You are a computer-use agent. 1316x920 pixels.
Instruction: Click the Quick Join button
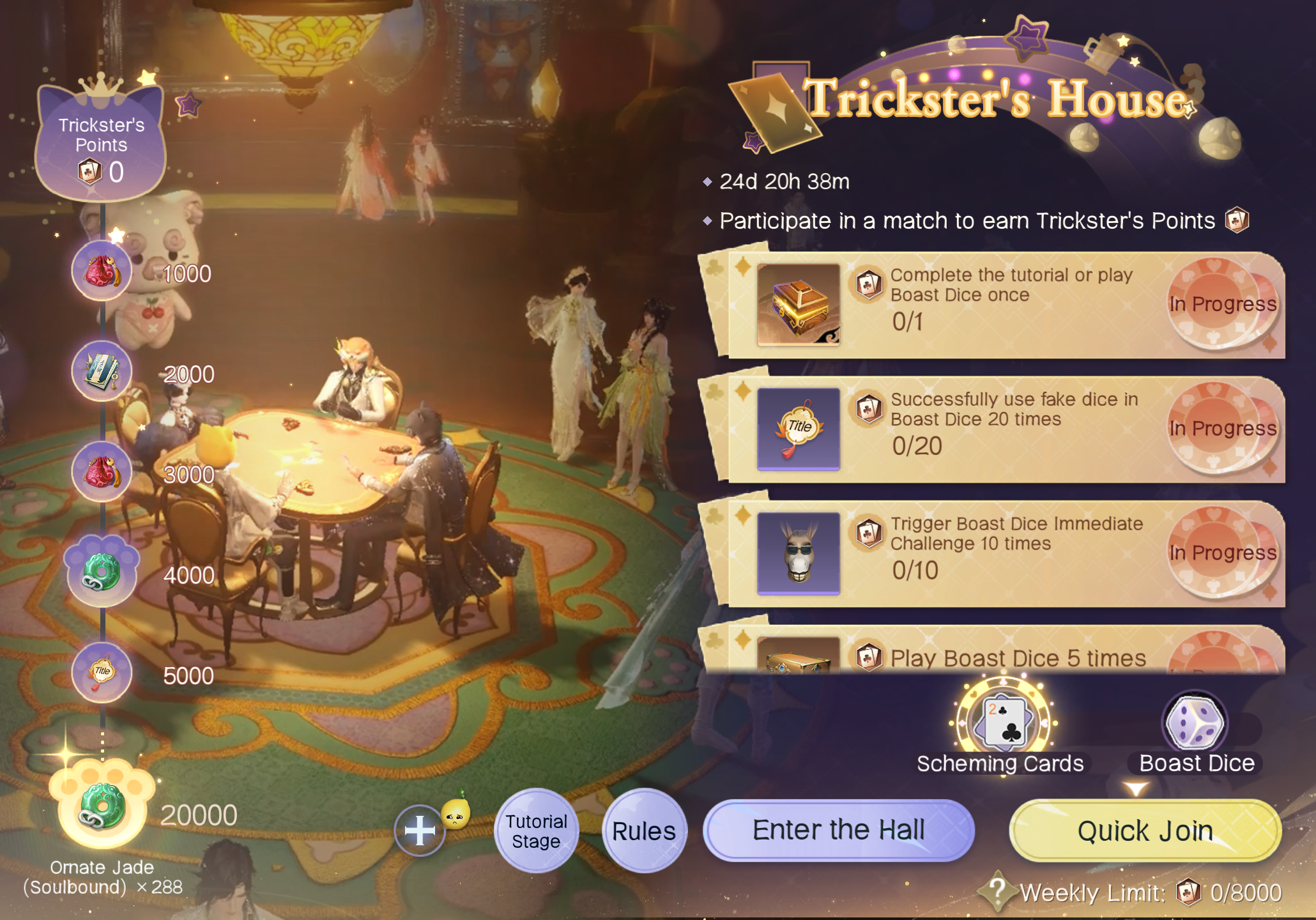(x=1145, y=831)
